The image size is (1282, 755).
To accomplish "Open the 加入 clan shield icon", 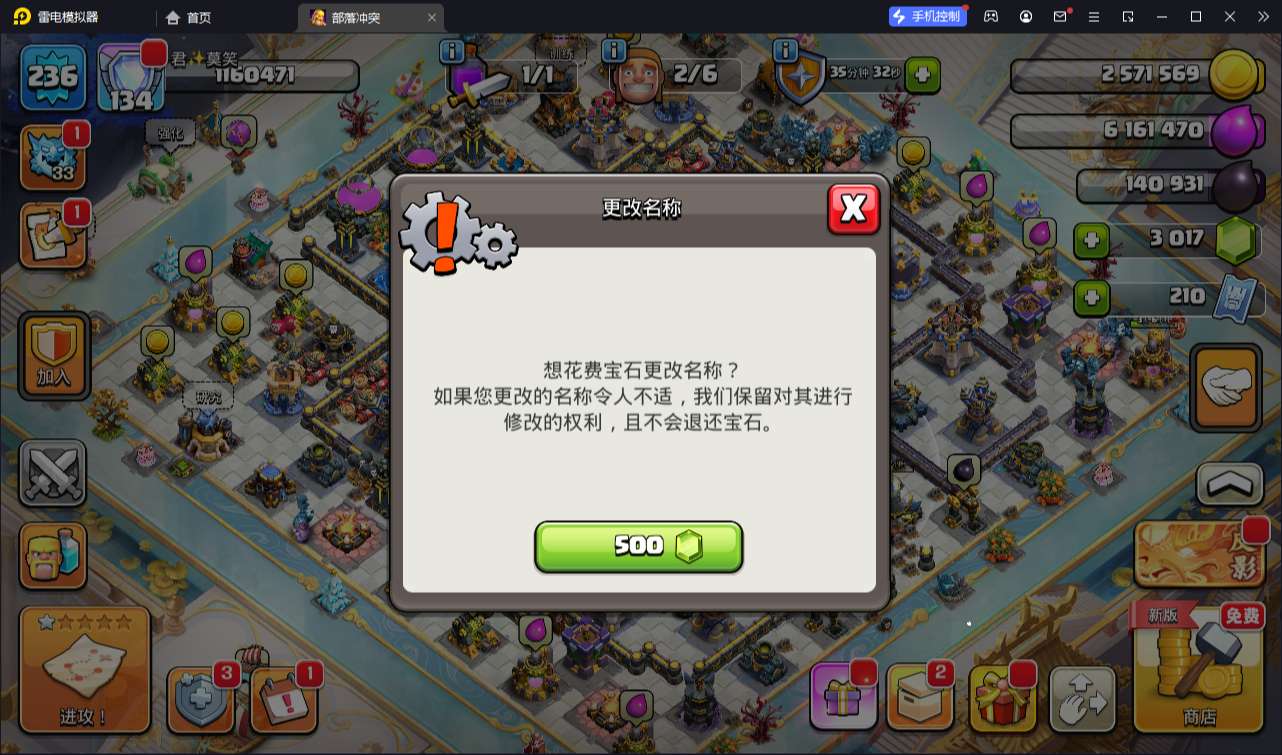I will pos(52,355).
